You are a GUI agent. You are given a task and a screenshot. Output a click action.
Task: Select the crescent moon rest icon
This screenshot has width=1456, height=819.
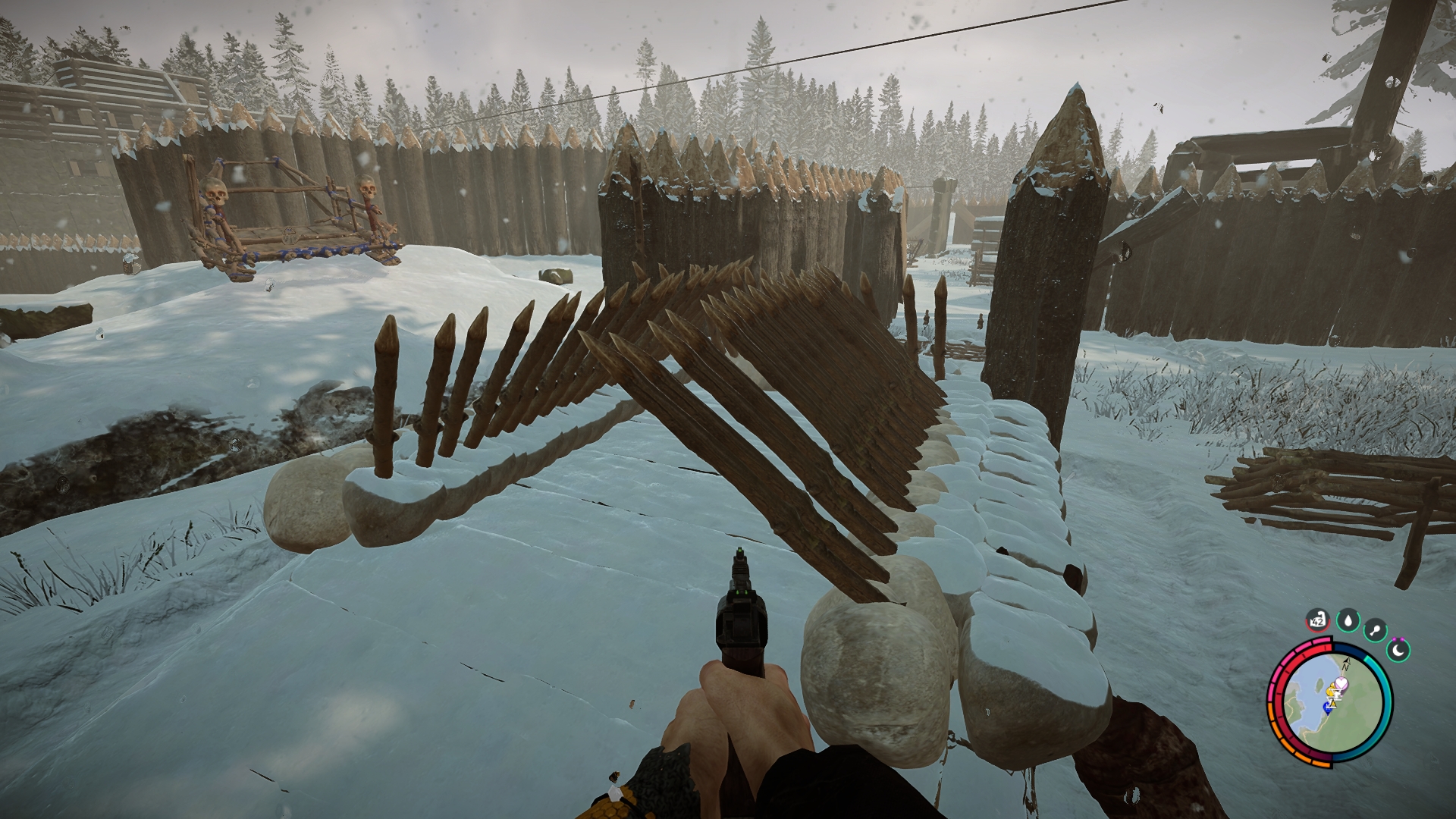pyautogui.click(x=1398, y=649)
